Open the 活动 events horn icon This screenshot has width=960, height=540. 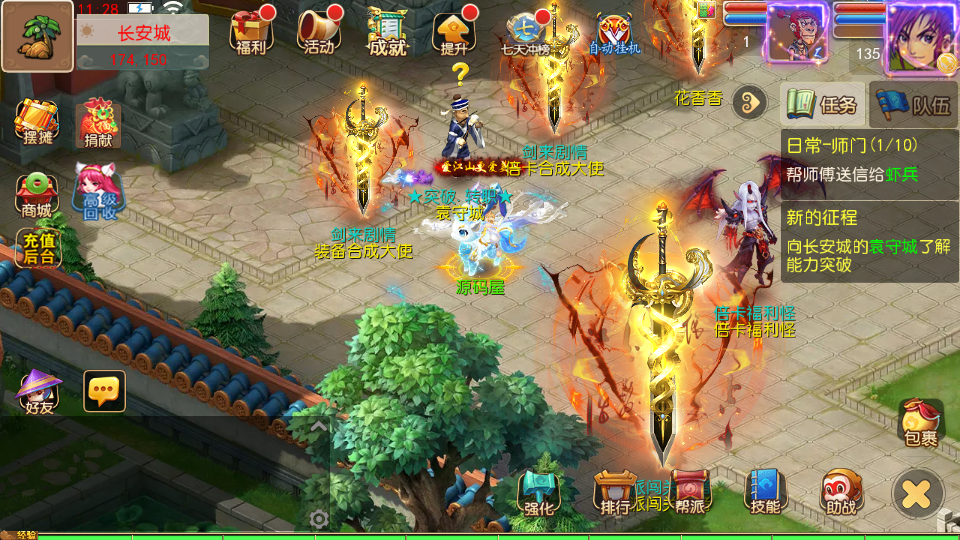tap(320, 32)
